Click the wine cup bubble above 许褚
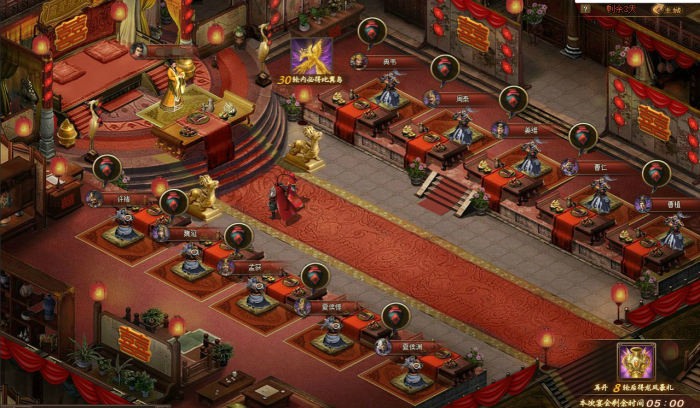This screenshot has height=408, width=700. (x=106, y=169)
